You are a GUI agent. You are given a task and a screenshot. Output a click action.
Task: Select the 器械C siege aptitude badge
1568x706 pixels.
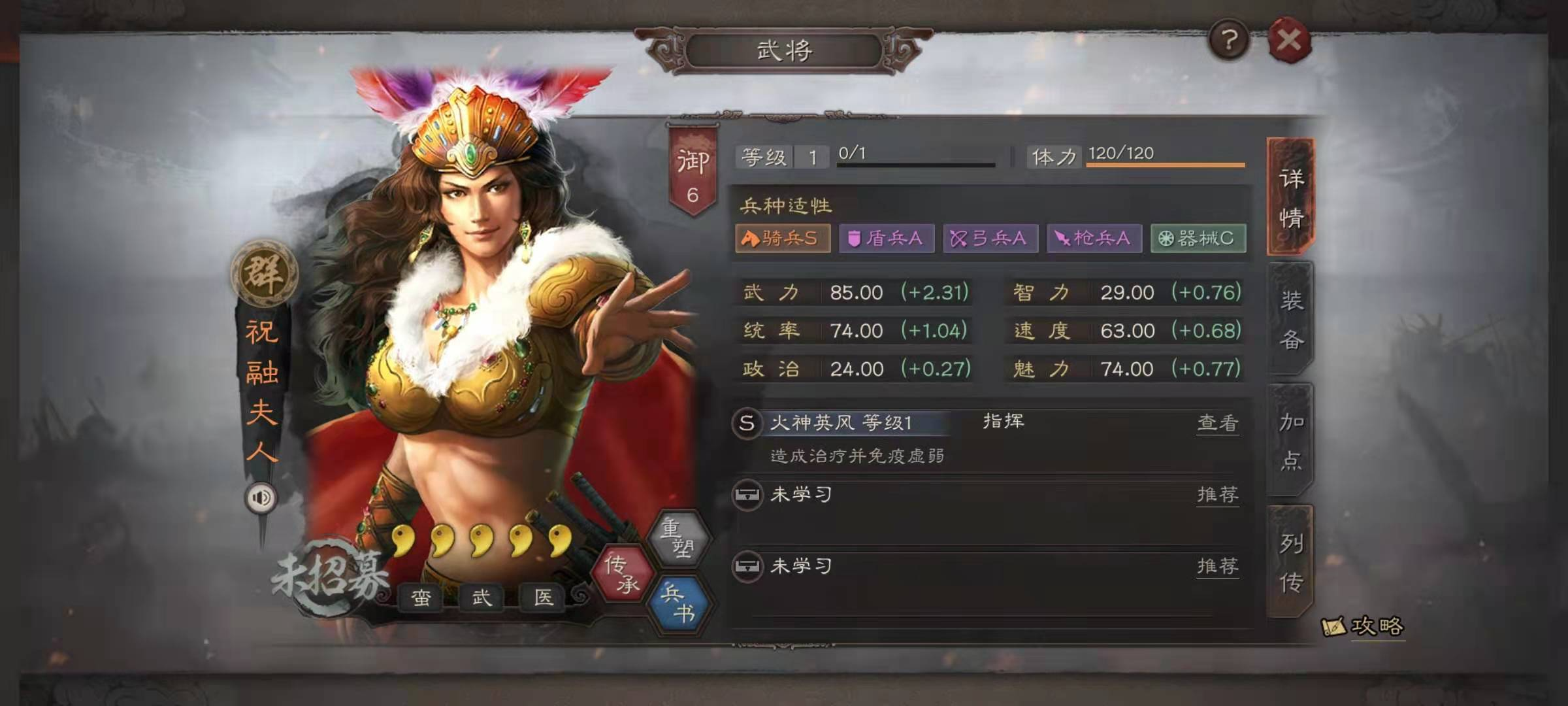(x=1198, y=239)
